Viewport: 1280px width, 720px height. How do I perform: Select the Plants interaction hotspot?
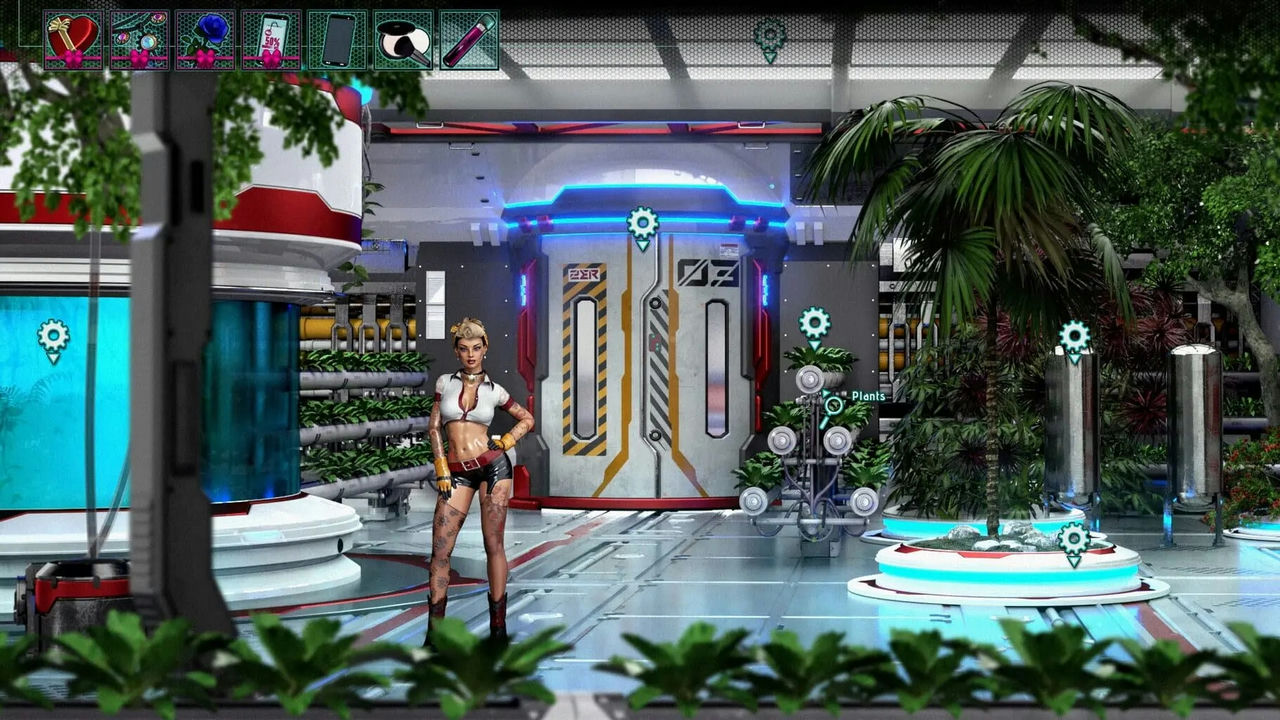pyautogui.click(x=833, y=405)
